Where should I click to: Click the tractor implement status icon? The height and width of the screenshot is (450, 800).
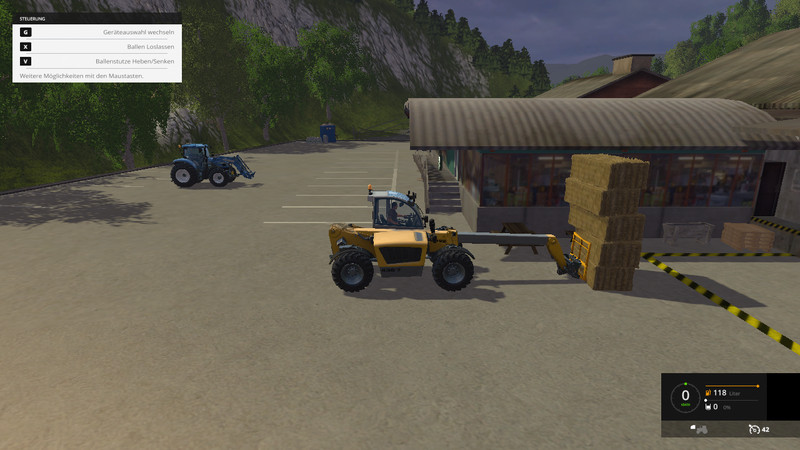coord(699,429)
